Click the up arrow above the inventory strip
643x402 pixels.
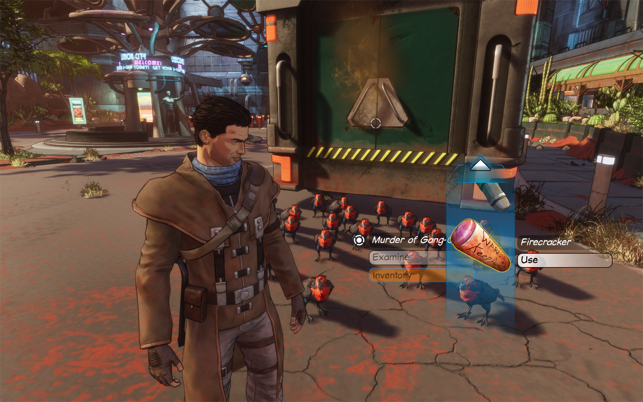(x=480, y=165)
